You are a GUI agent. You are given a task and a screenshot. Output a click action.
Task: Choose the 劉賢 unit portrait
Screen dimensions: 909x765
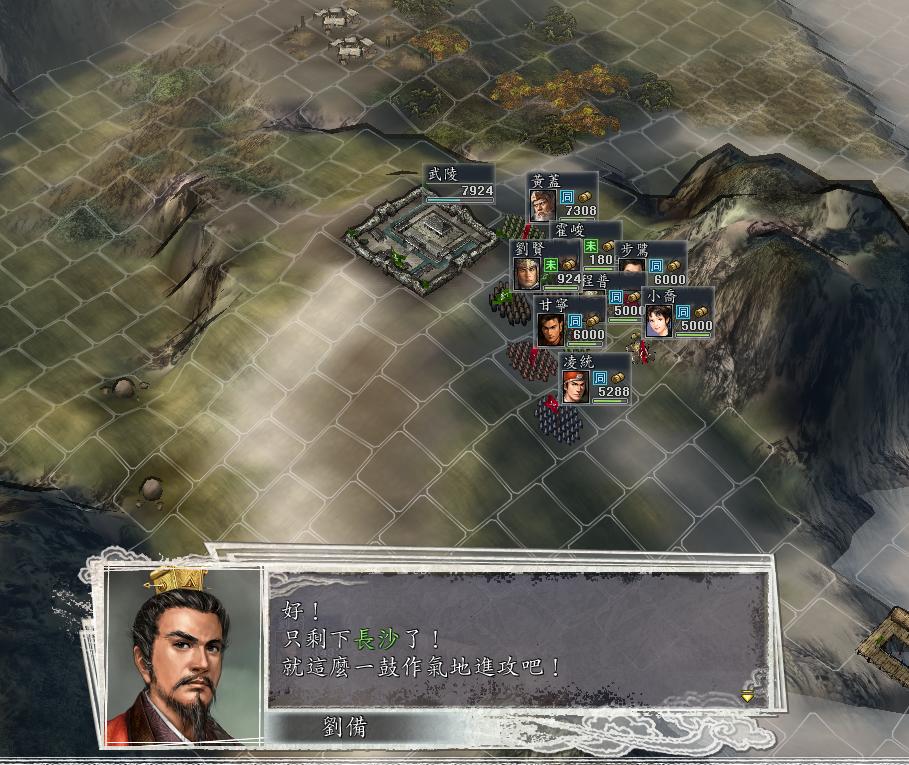(527, 273)
